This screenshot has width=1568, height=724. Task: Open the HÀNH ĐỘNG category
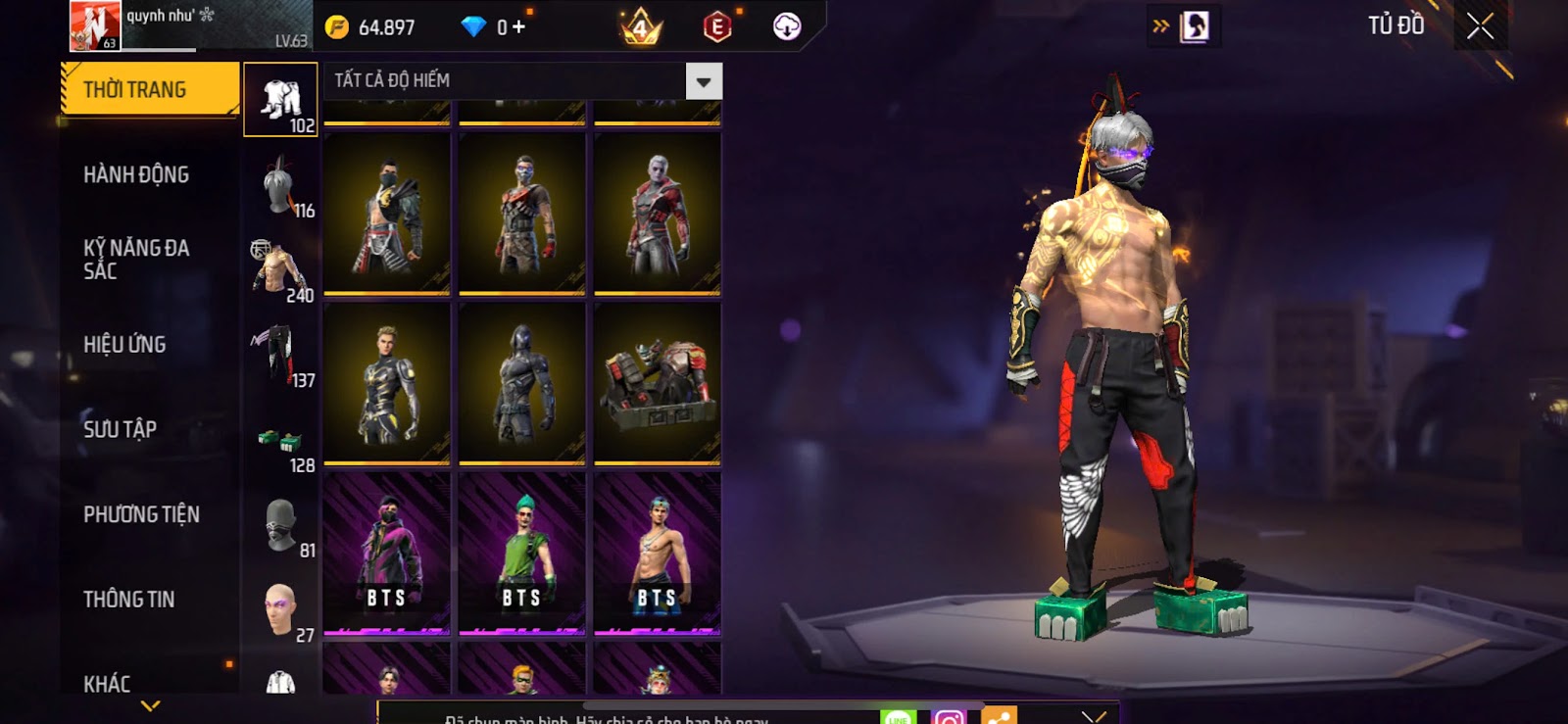[136, 174]
